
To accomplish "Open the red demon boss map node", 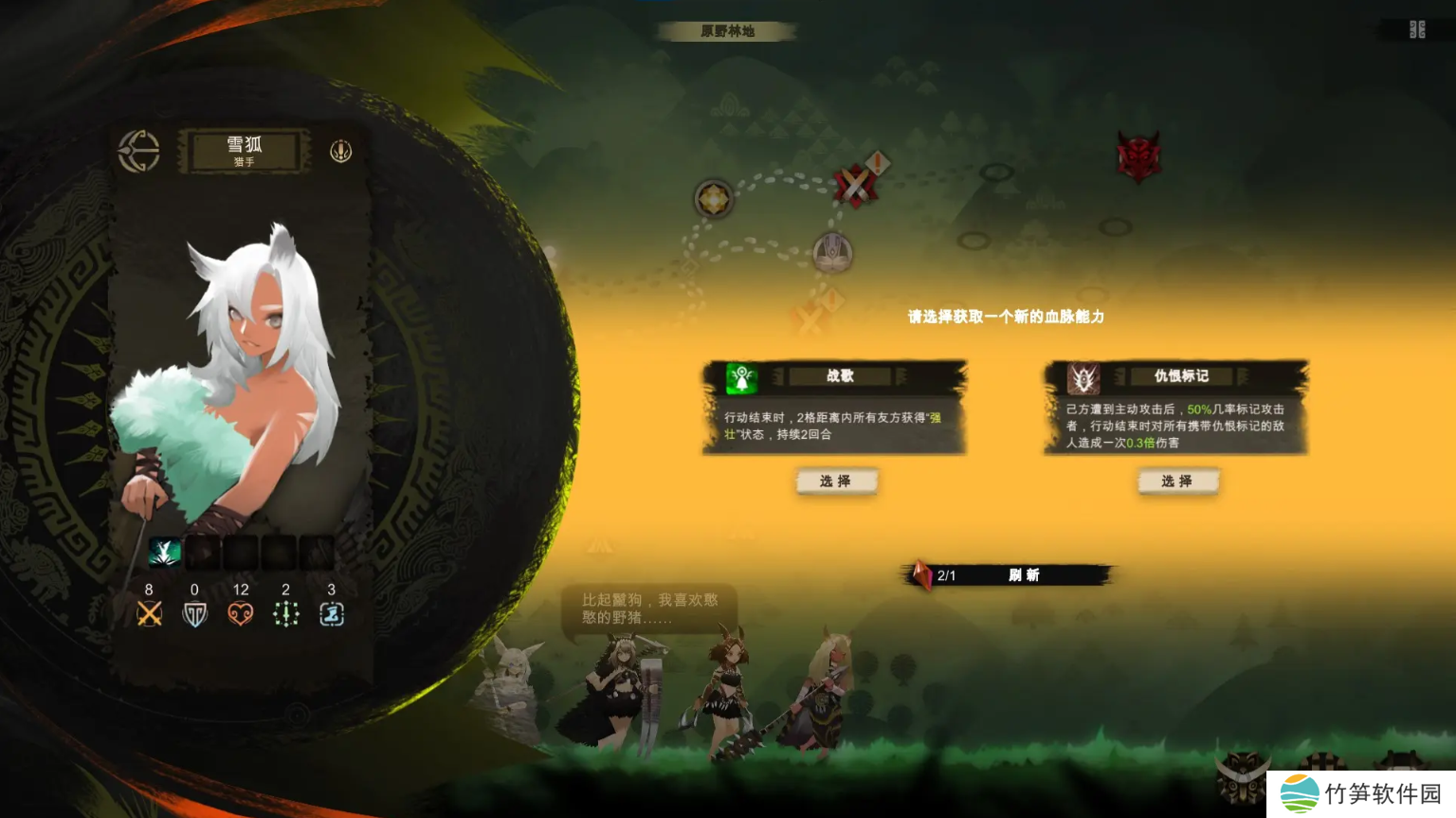I will (1138, 155).
